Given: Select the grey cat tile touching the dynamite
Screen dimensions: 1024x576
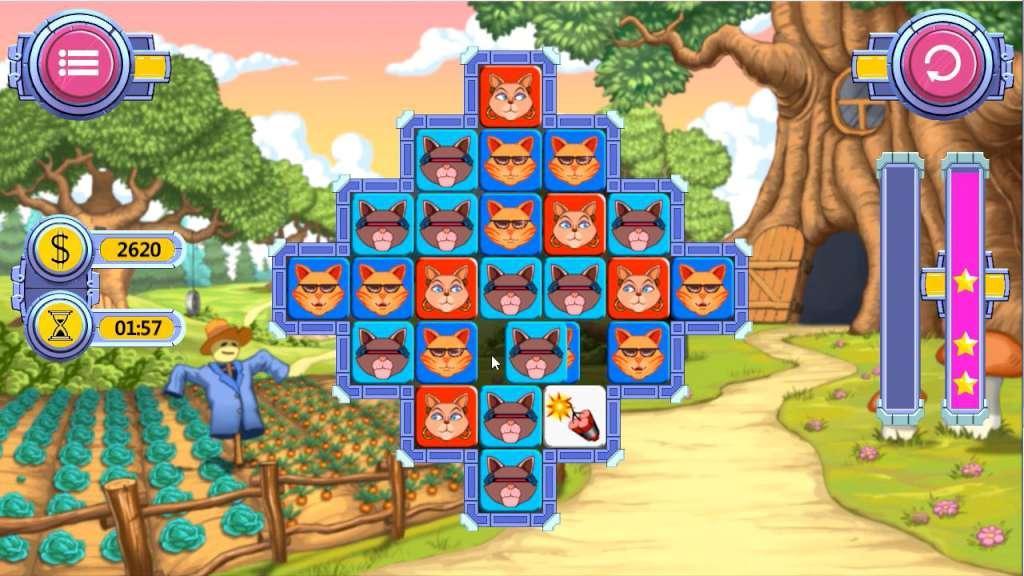Looking at the screenshot, I should pos(511,416).
